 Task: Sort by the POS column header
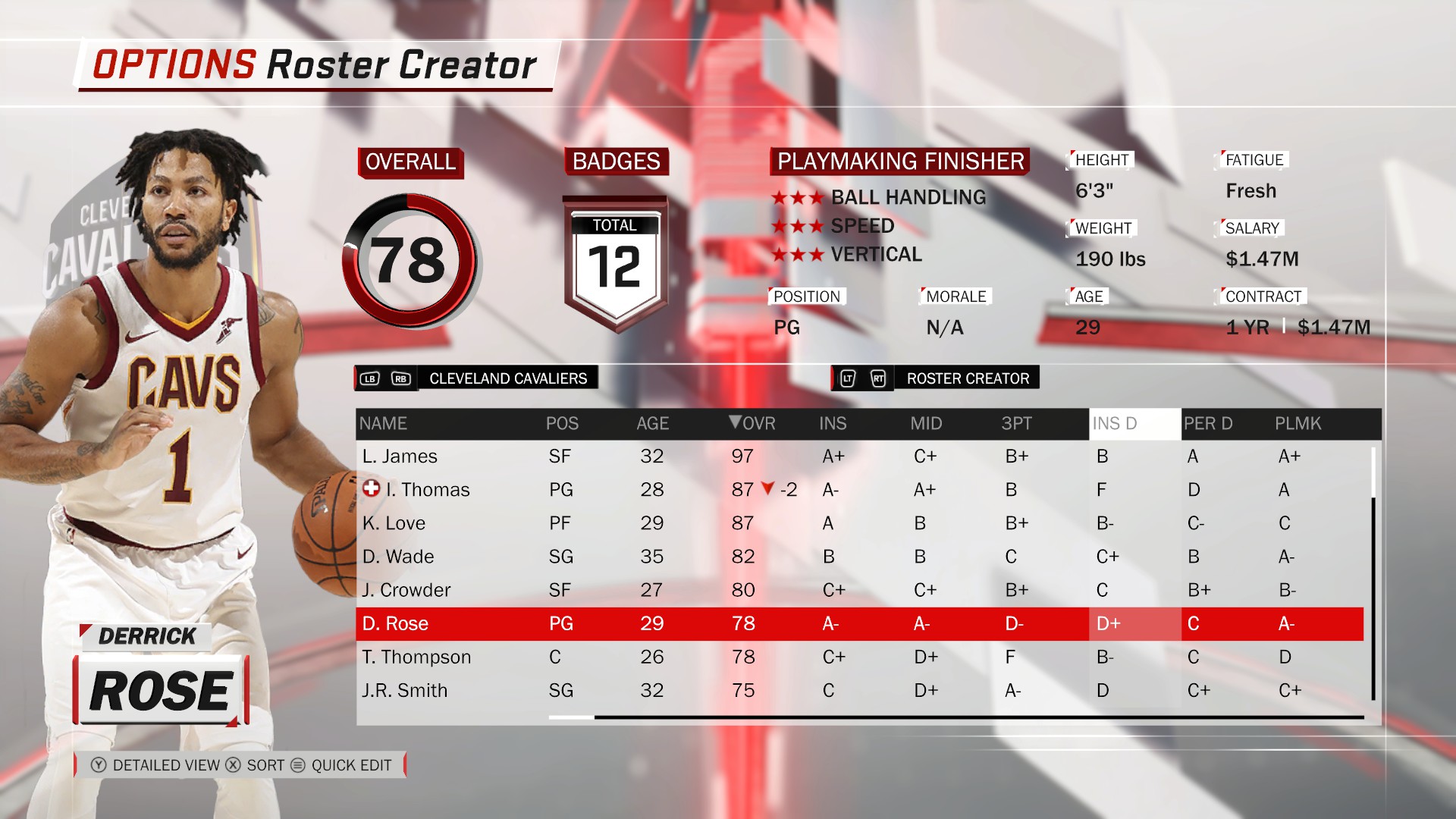pyautogui.click(x=562, y=423)
